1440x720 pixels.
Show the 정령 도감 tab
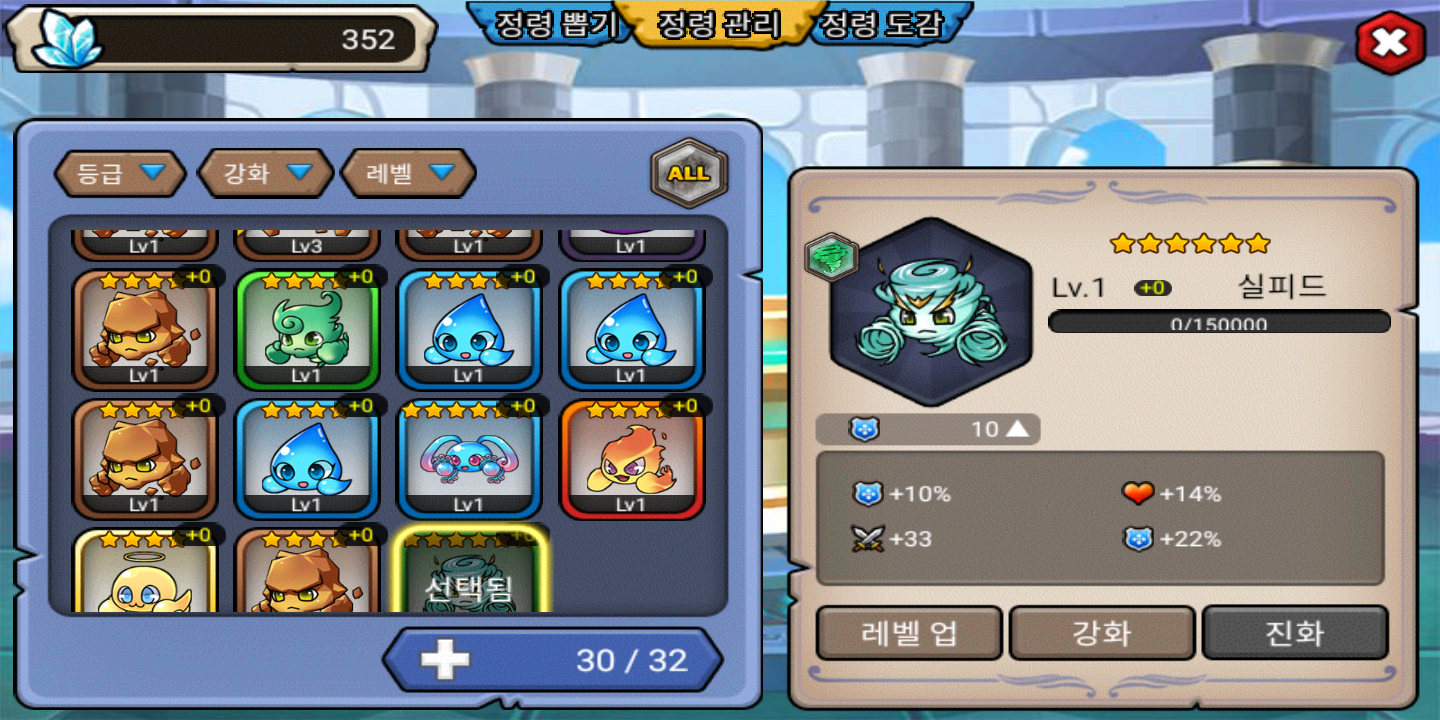click(880, 25)
